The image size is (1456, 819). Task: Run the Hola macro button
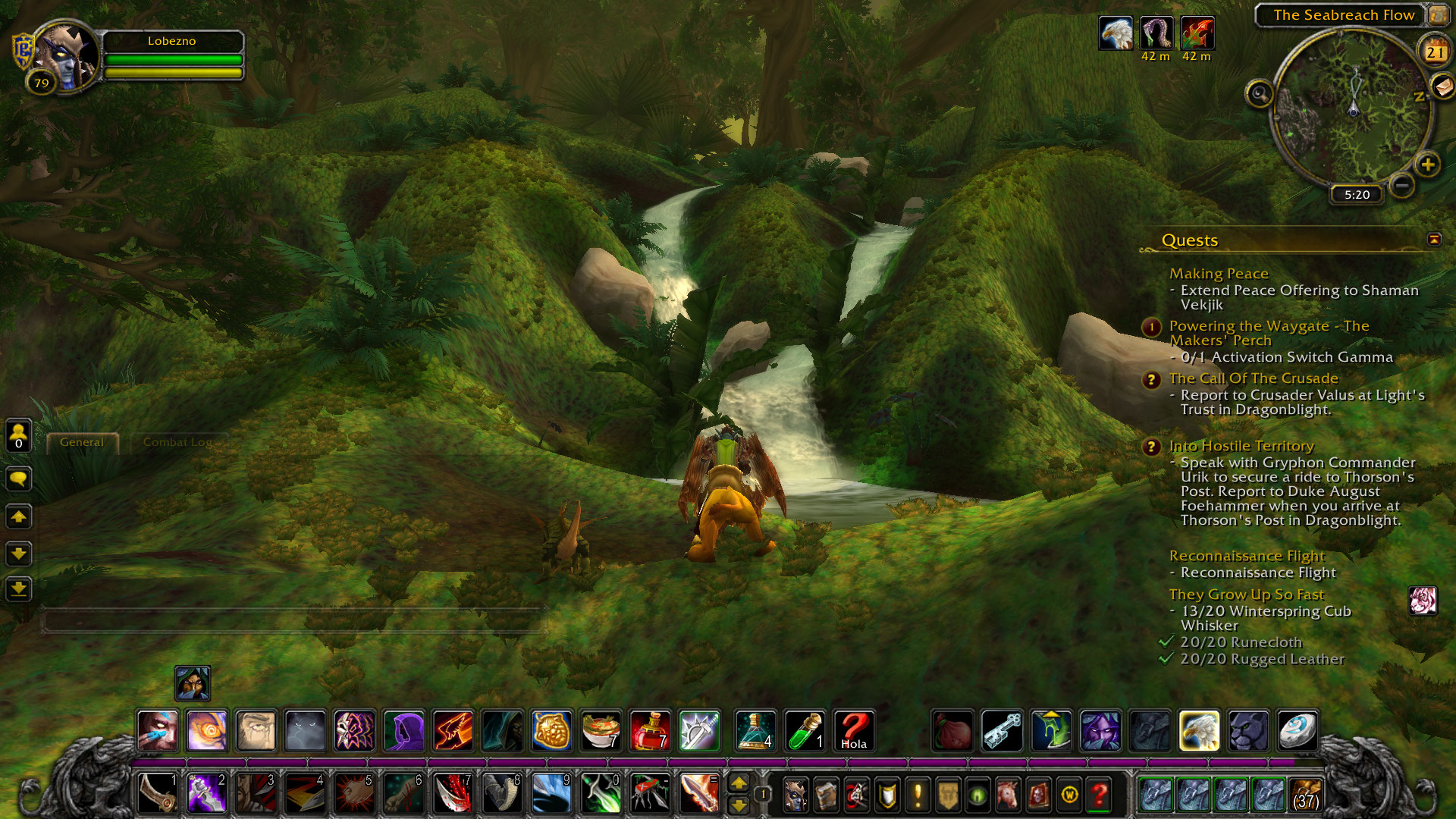pos(853,730)
